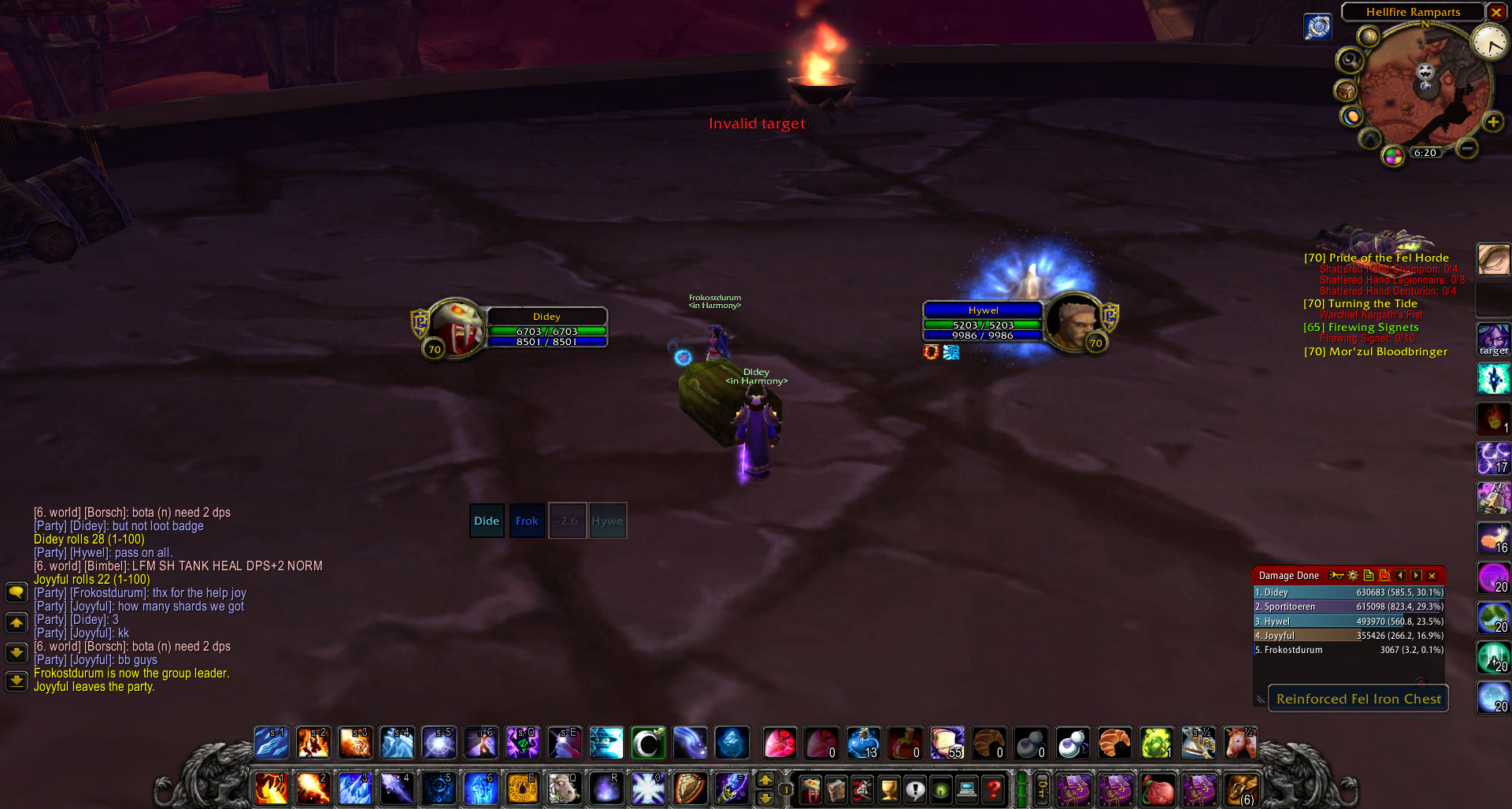Toggle the Dide unit frame button
1512x809 pixels.
(x=487, y=521)
